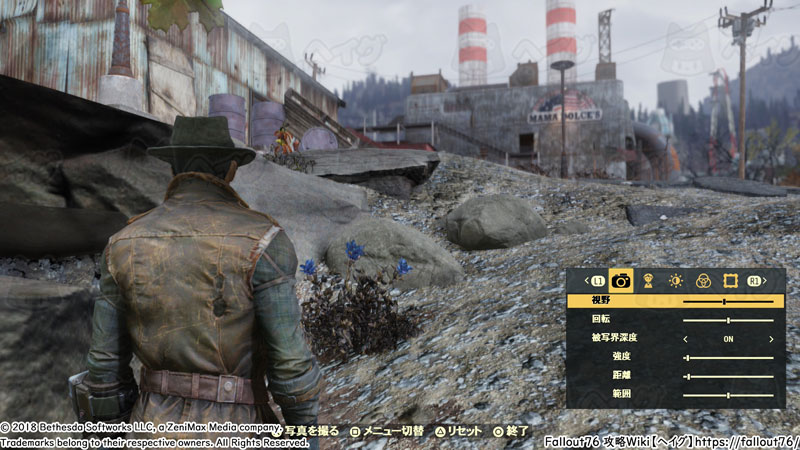
Task: Switch to the color filter circles tab
Action: pos(703,282)
